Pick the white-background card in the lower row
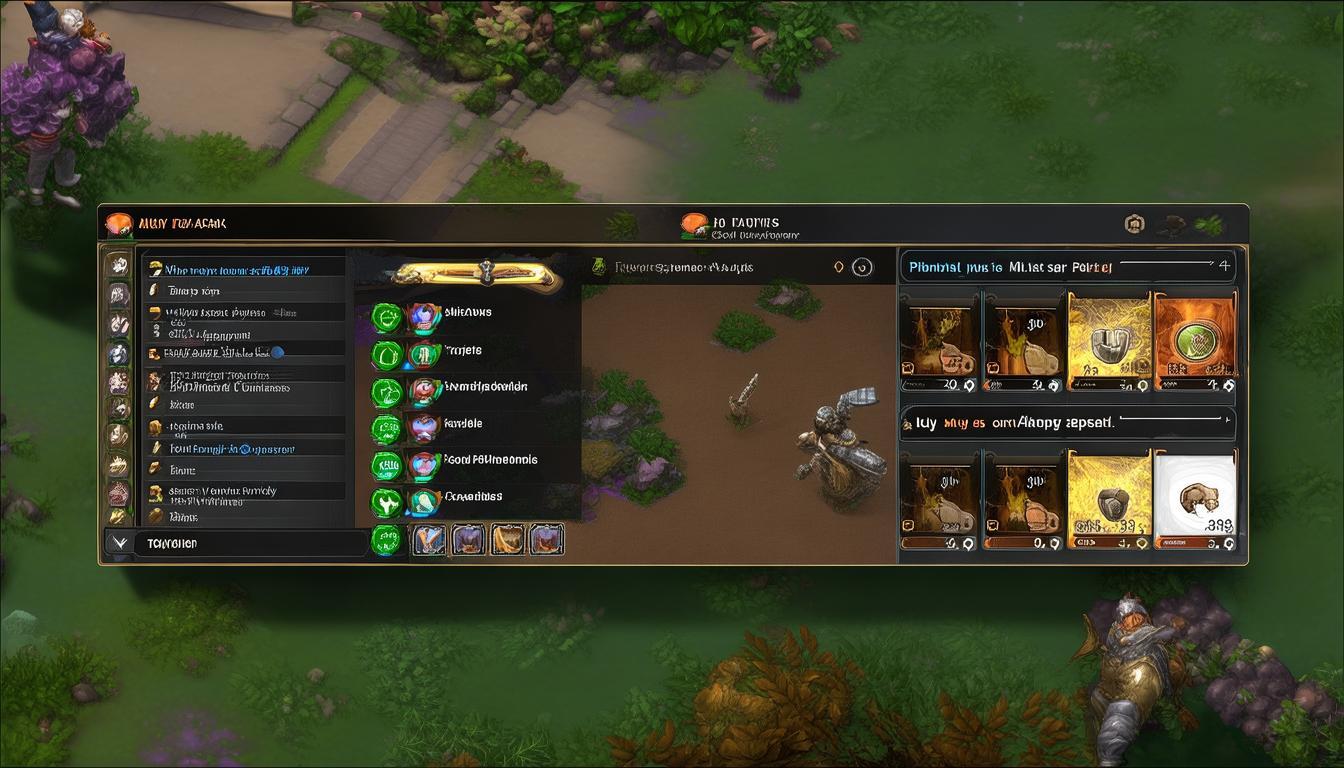The image size is (1344, 768). point(1195,499)
